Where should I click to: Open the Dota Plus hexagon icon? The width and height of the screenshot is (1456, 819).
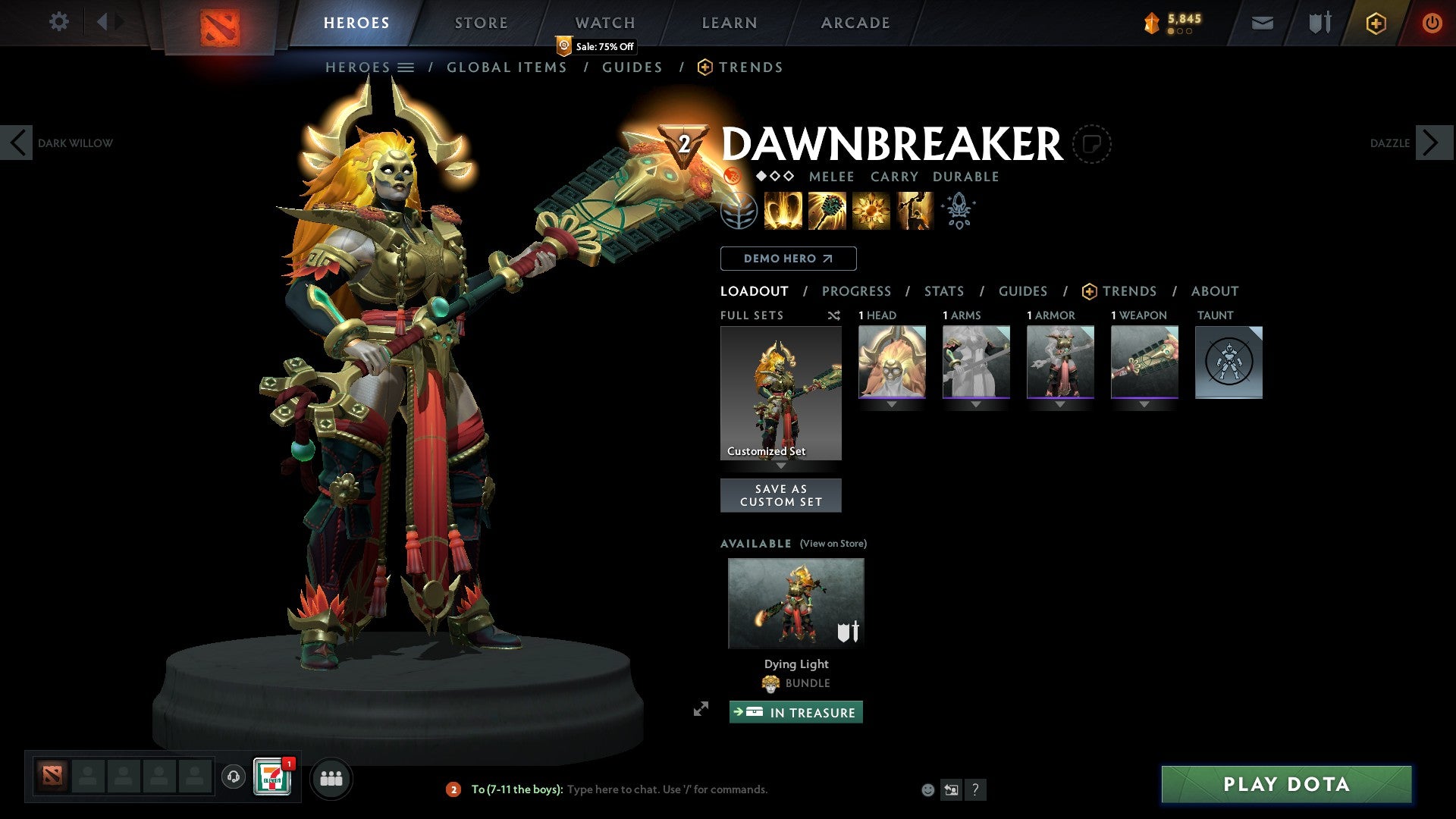tap(1376, 23)
